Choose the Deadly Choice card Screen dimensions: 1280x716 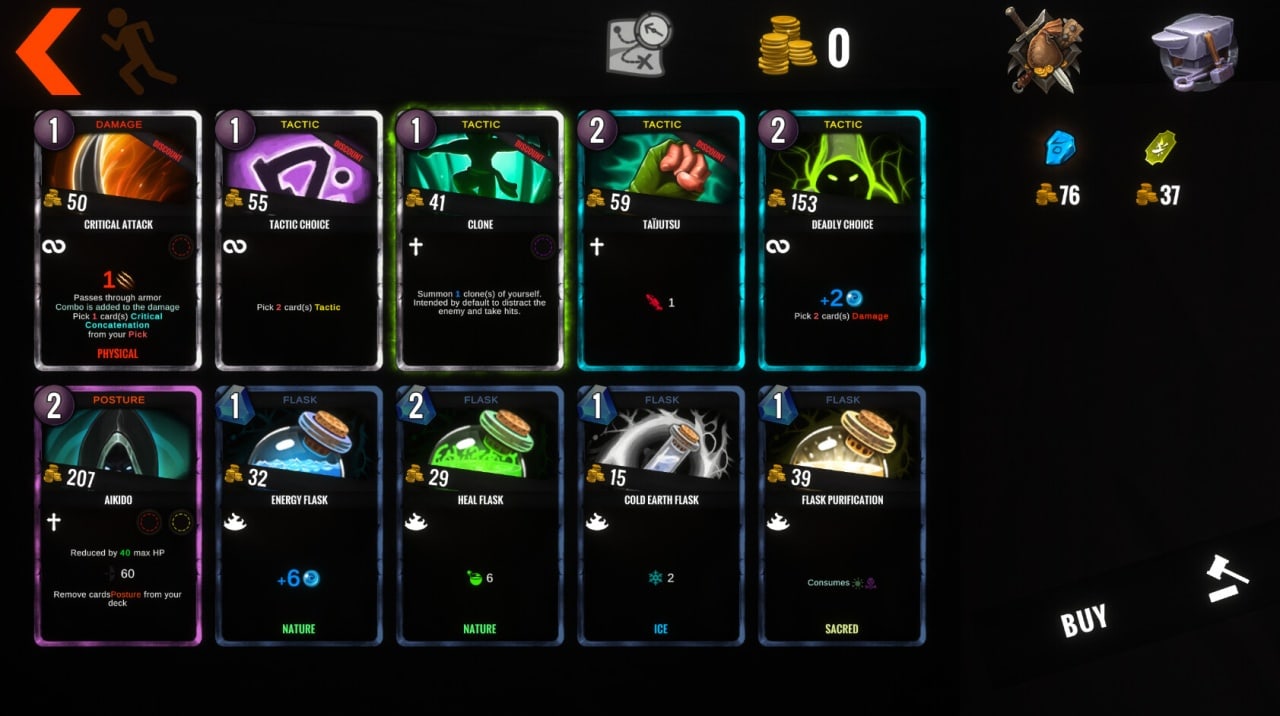click(842, 240)
